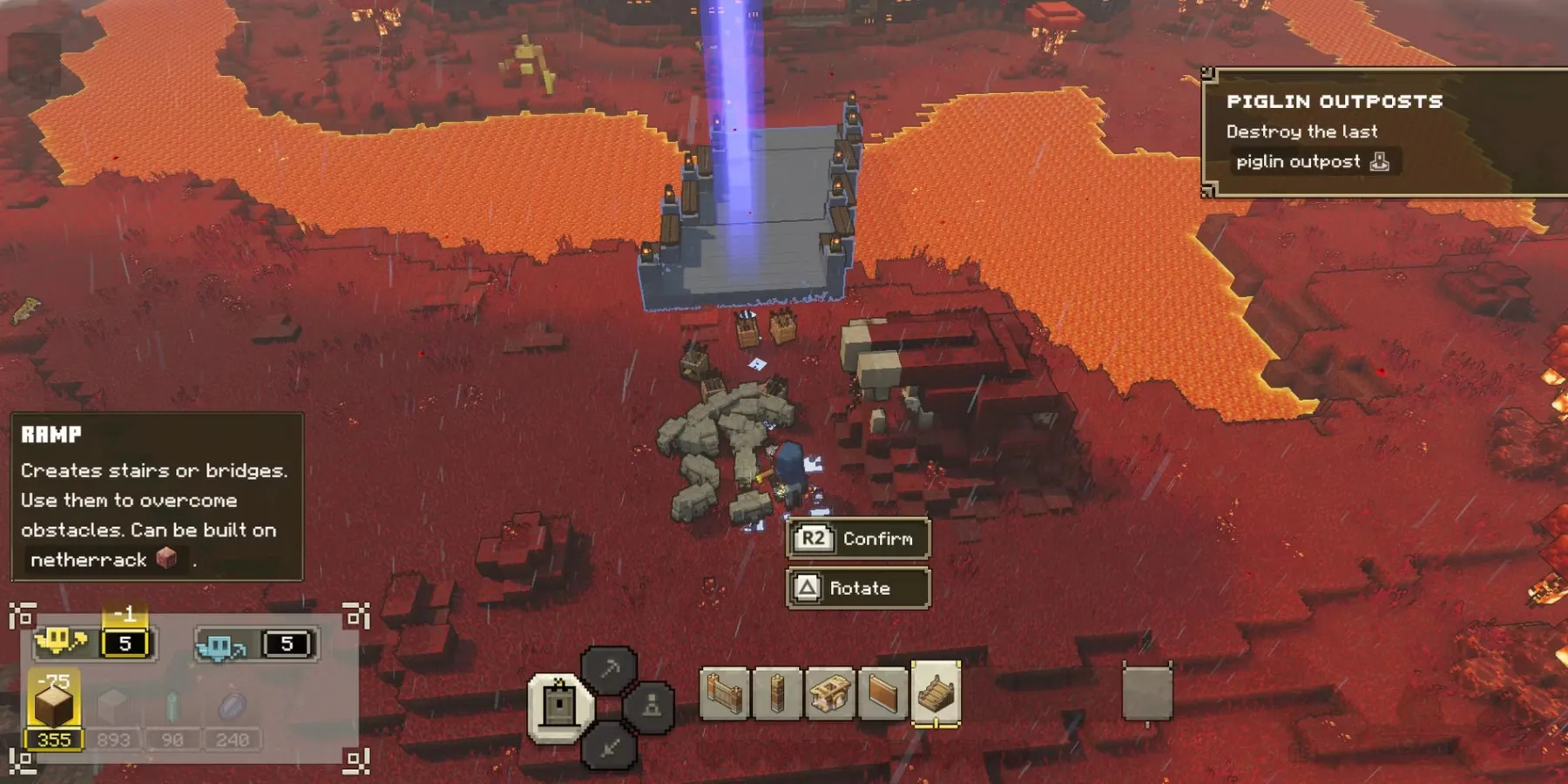
Task: Switch to the pickaxe gather mode
Action: [x=609, y=669]
